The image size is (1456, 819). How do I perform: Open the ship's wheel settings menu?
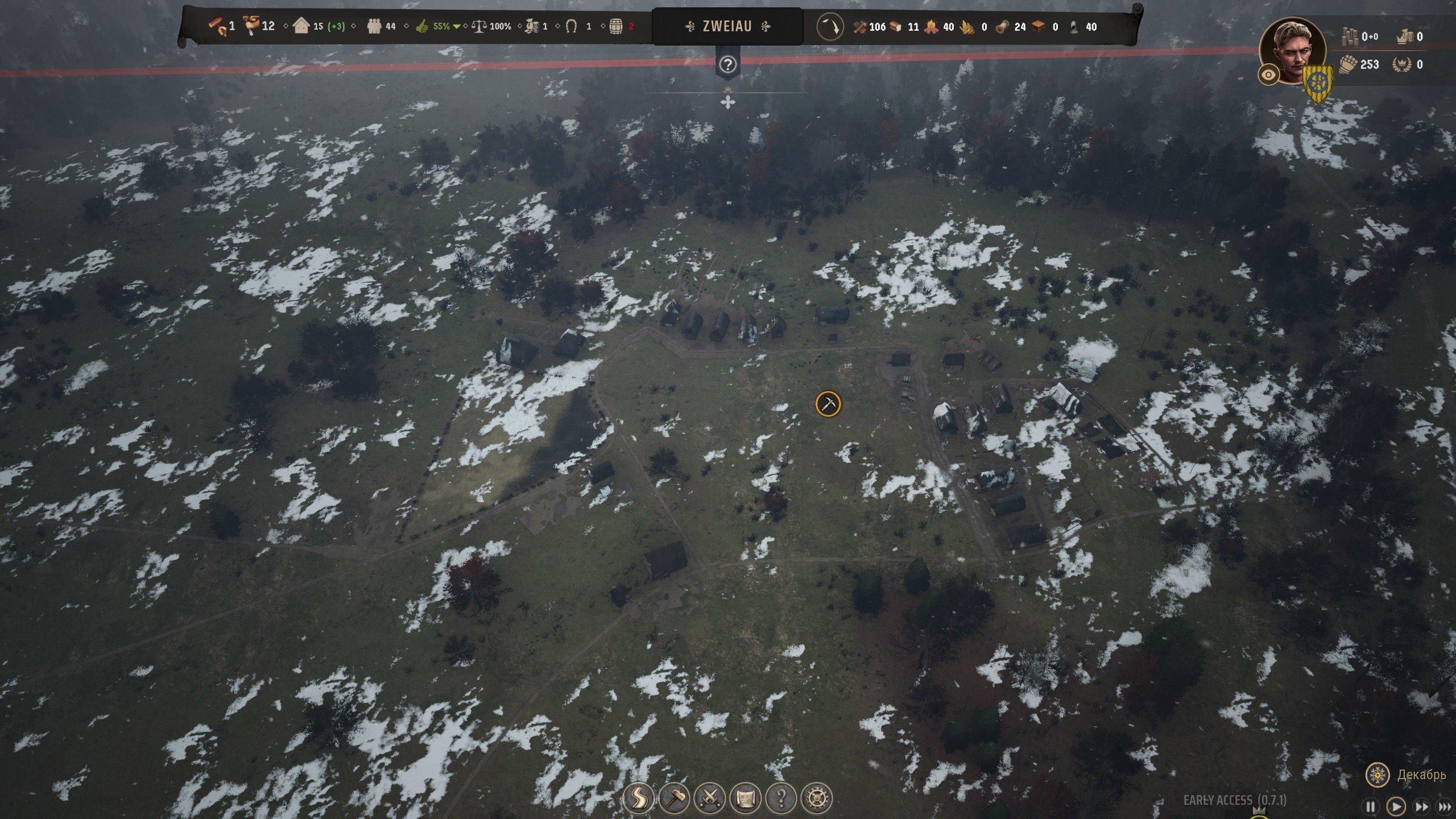tap(817, 799)
